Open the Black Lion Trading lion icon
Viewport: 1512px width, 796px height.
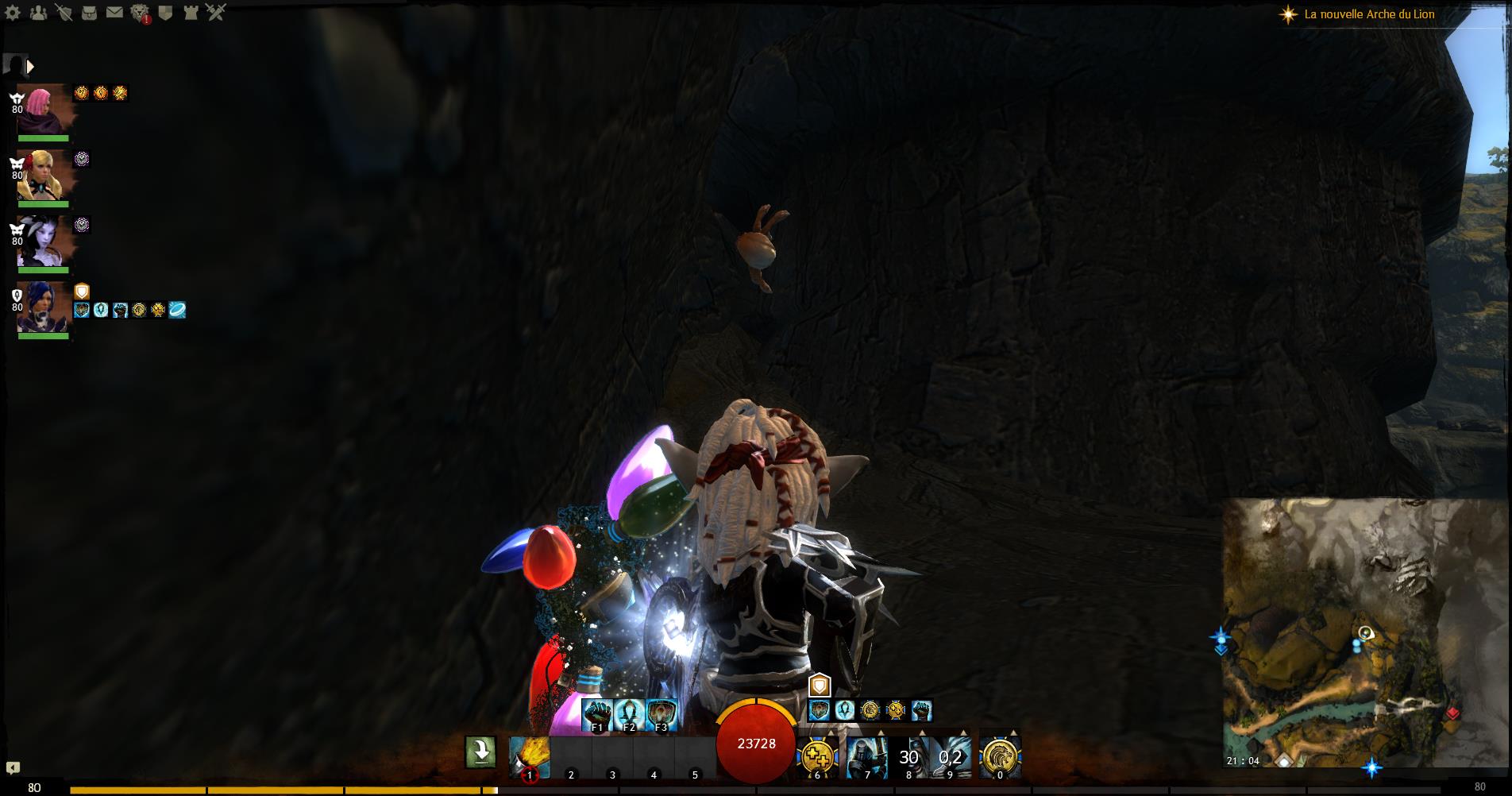click(x=140, y=13)
